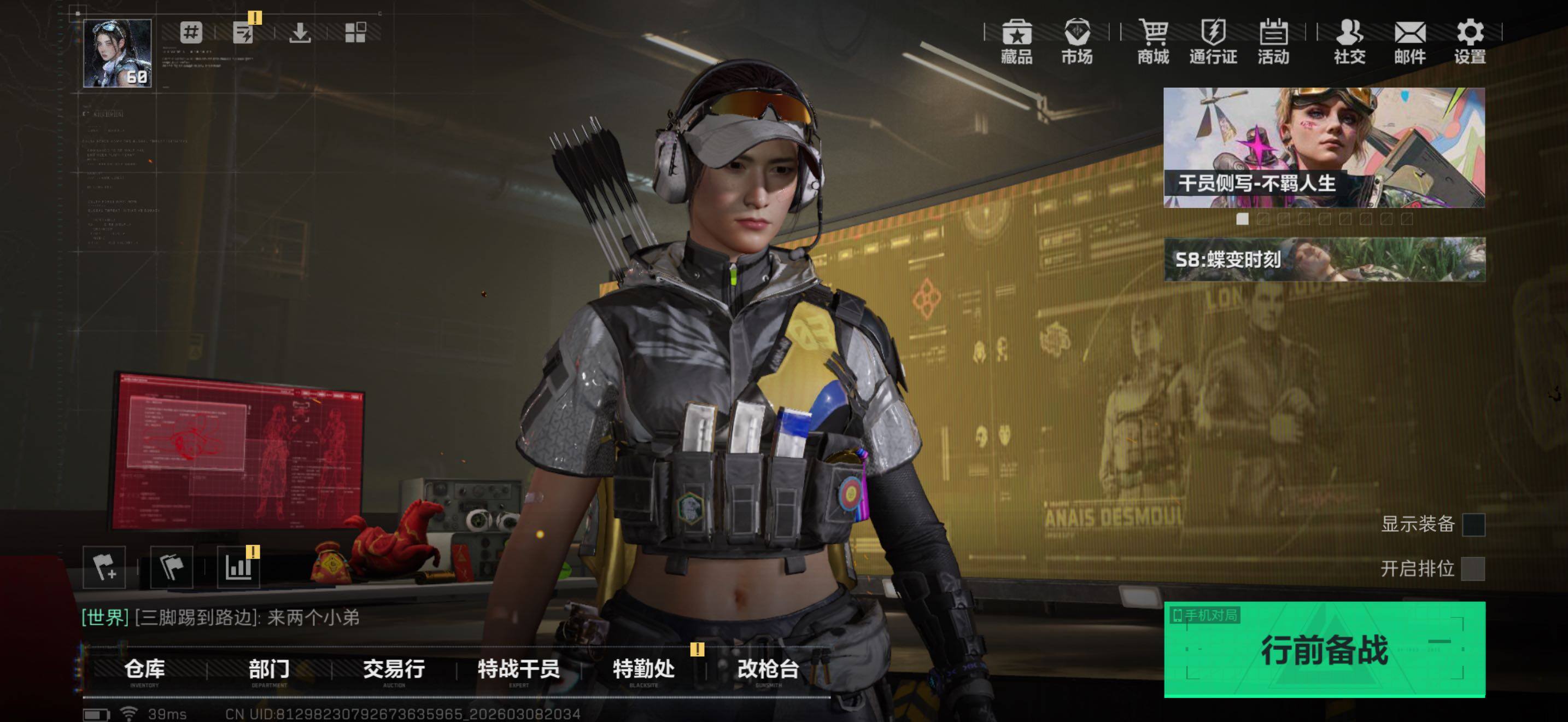
Task: Click the player avatar portrait
Action: (117, 53)
